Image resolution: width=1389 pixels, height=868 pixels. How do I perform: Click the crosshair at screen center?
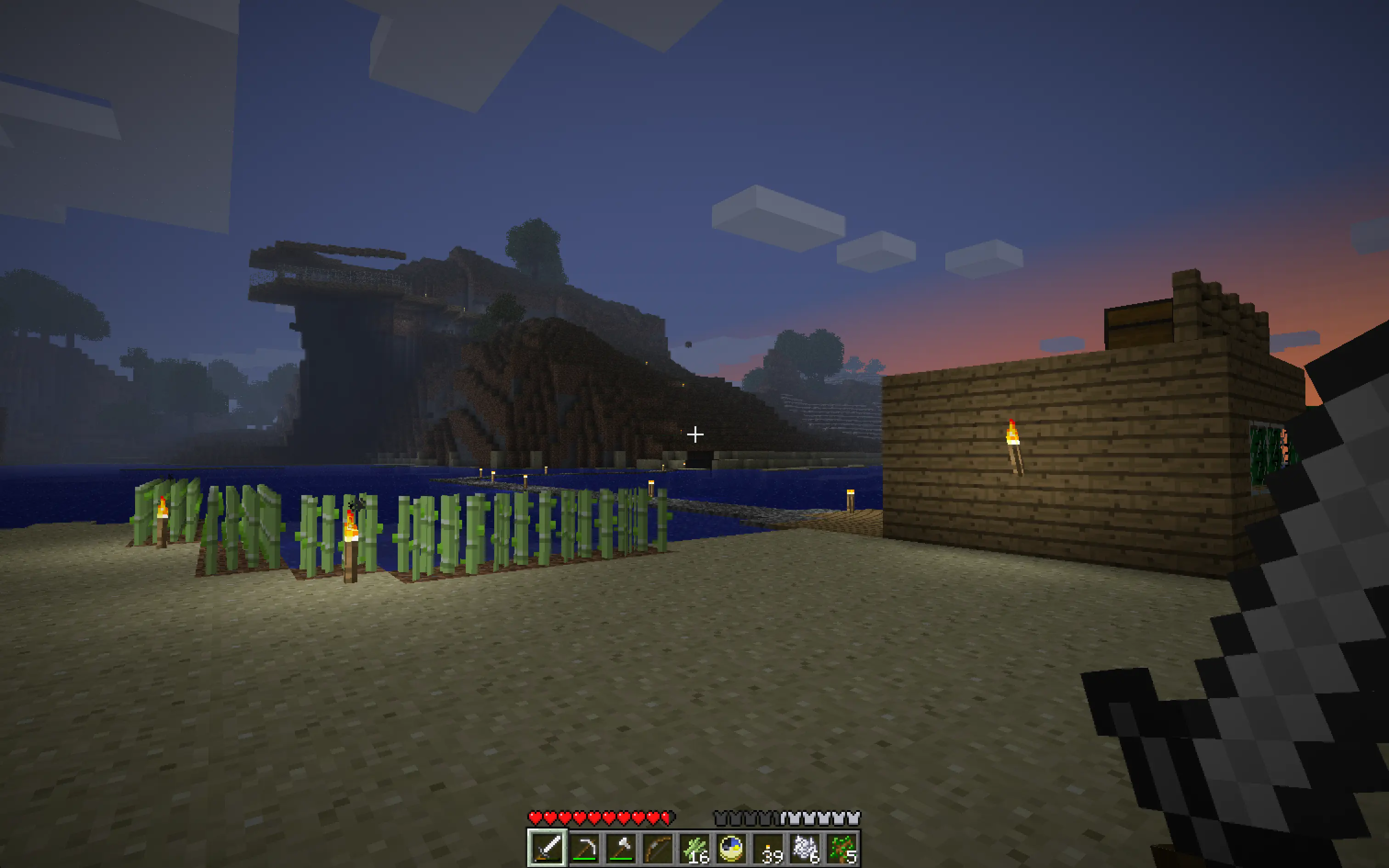click(x=695, y=434)
